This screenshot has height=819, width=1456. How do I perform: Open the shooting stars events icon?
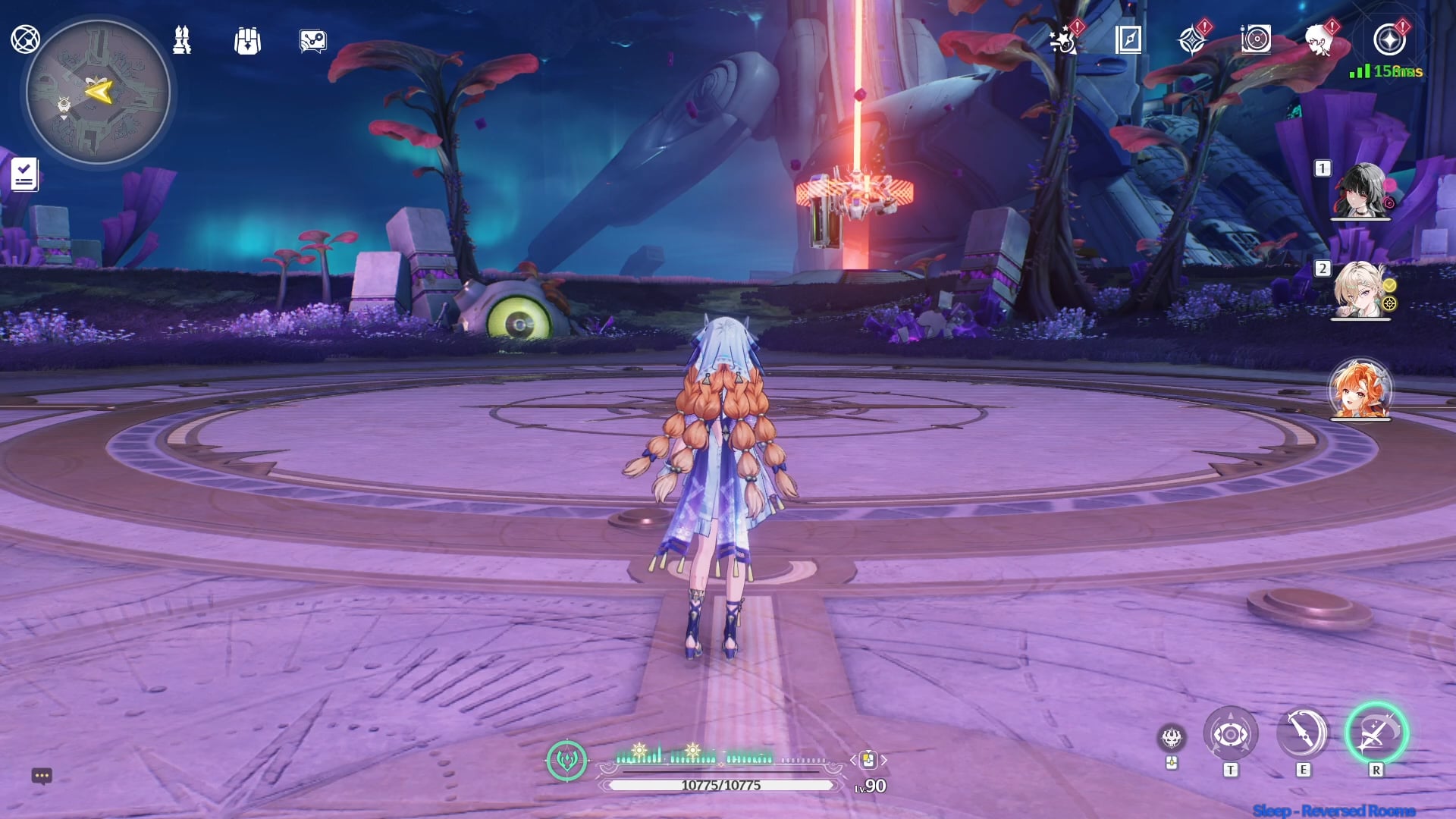(x=1063, y=40)
